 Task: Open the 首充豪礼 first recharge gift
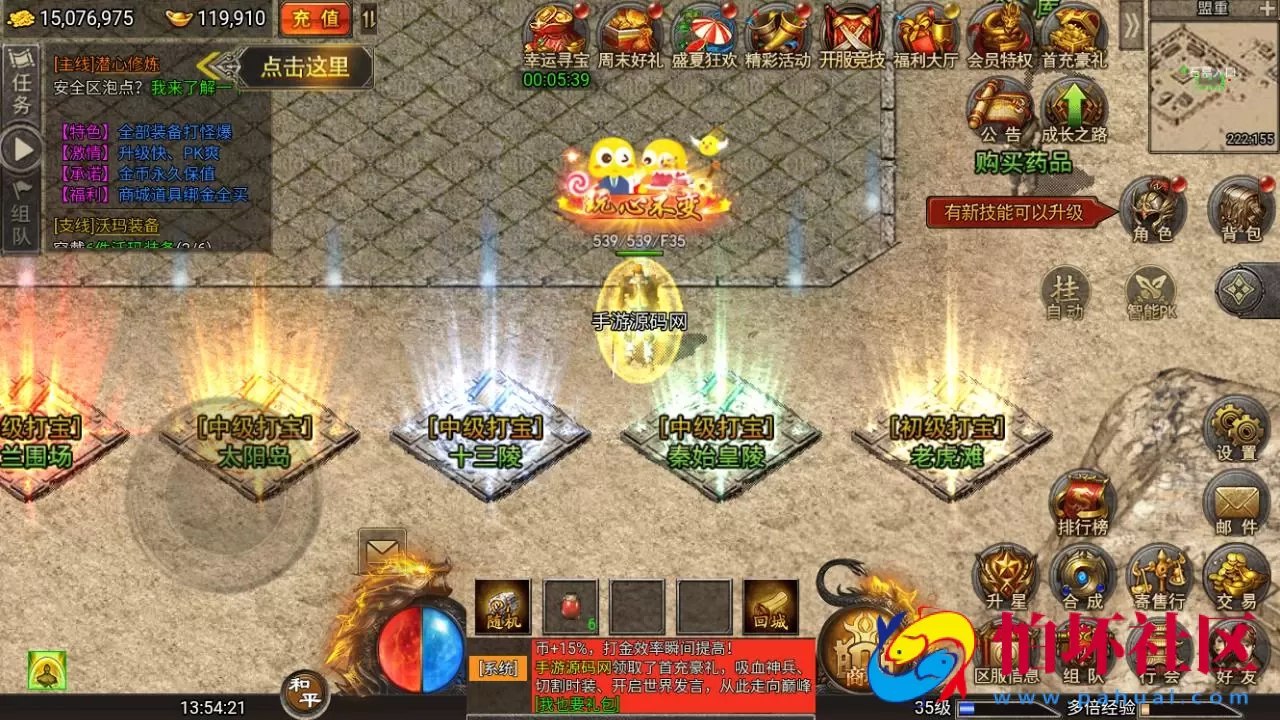pyautogui.click(x=1073, y=33)
